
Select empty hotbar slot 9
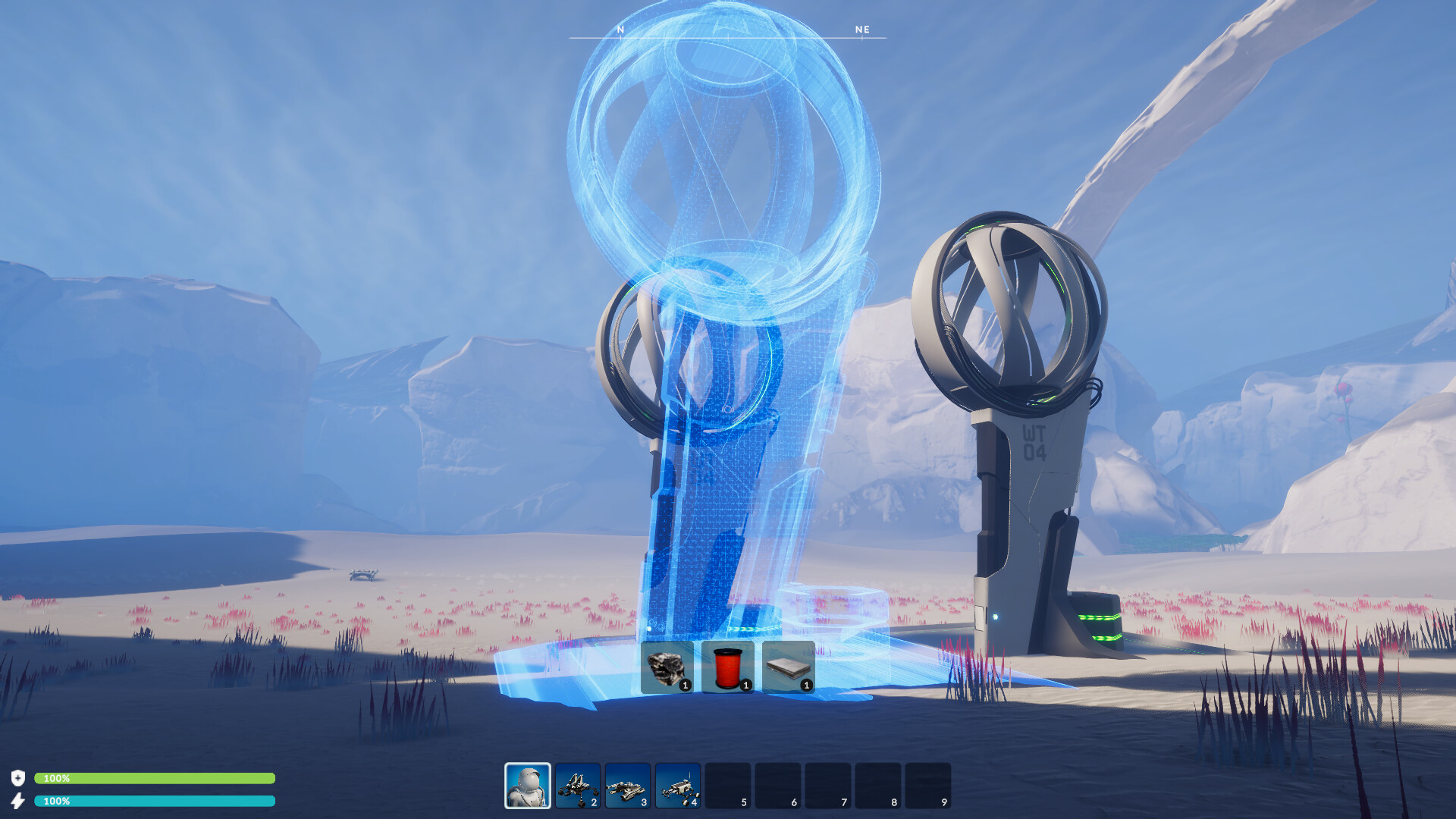[928, 784]
